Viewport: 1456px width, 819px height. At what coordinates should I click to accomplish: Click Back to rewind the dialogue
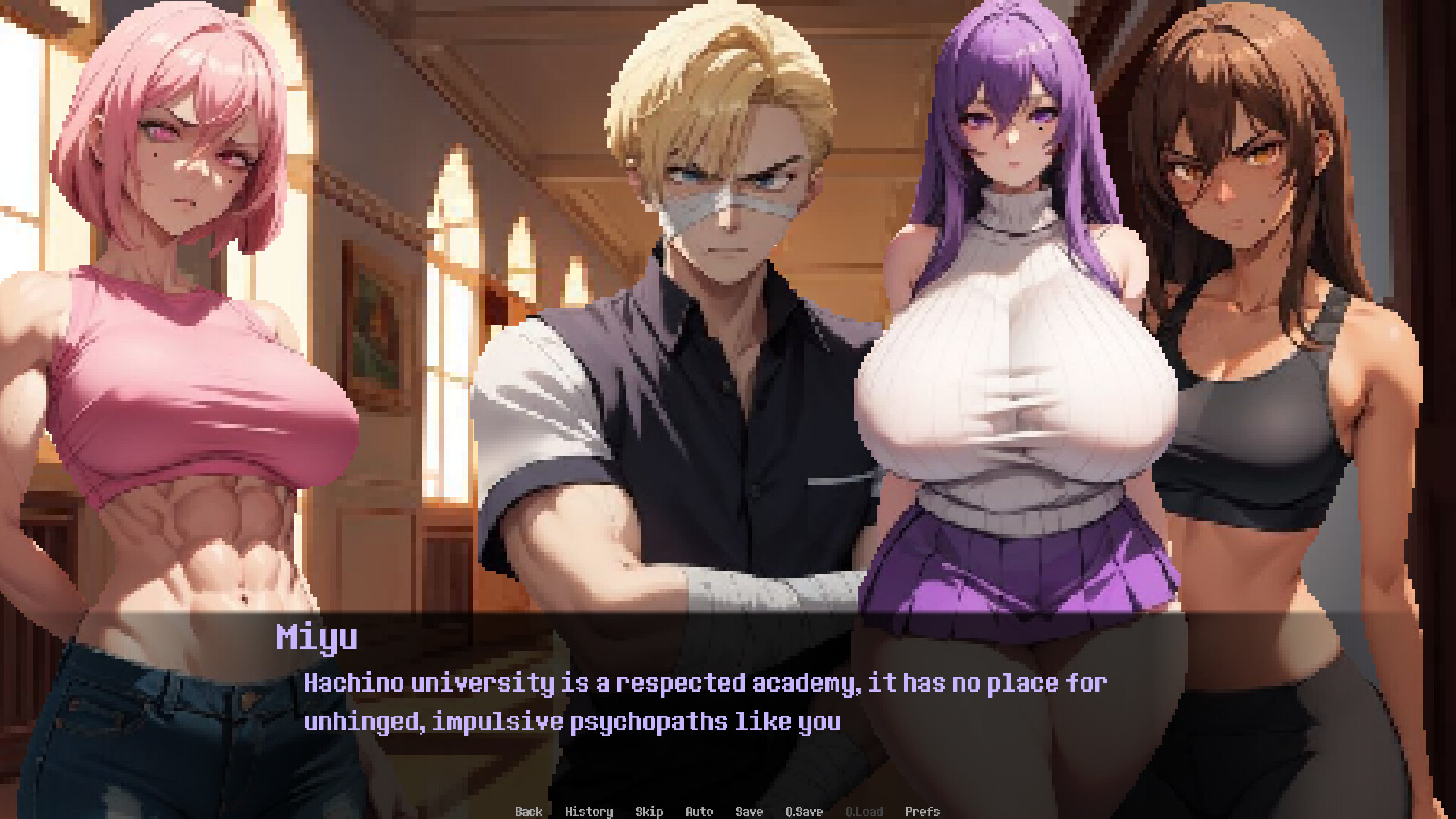tap(529, 811)
